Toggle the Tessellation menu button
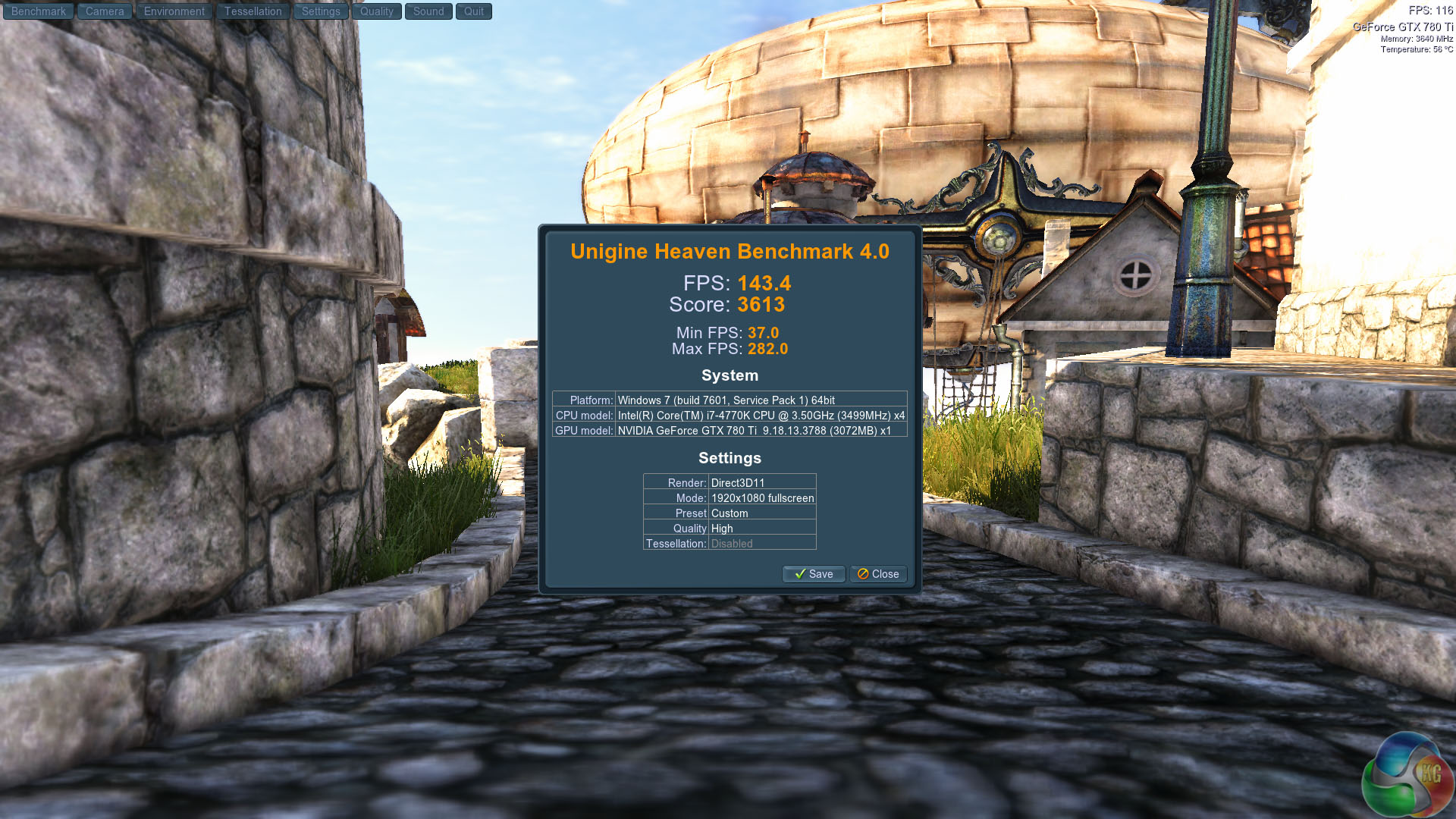Screen dimensions: 1456x819 coord(253,11)
